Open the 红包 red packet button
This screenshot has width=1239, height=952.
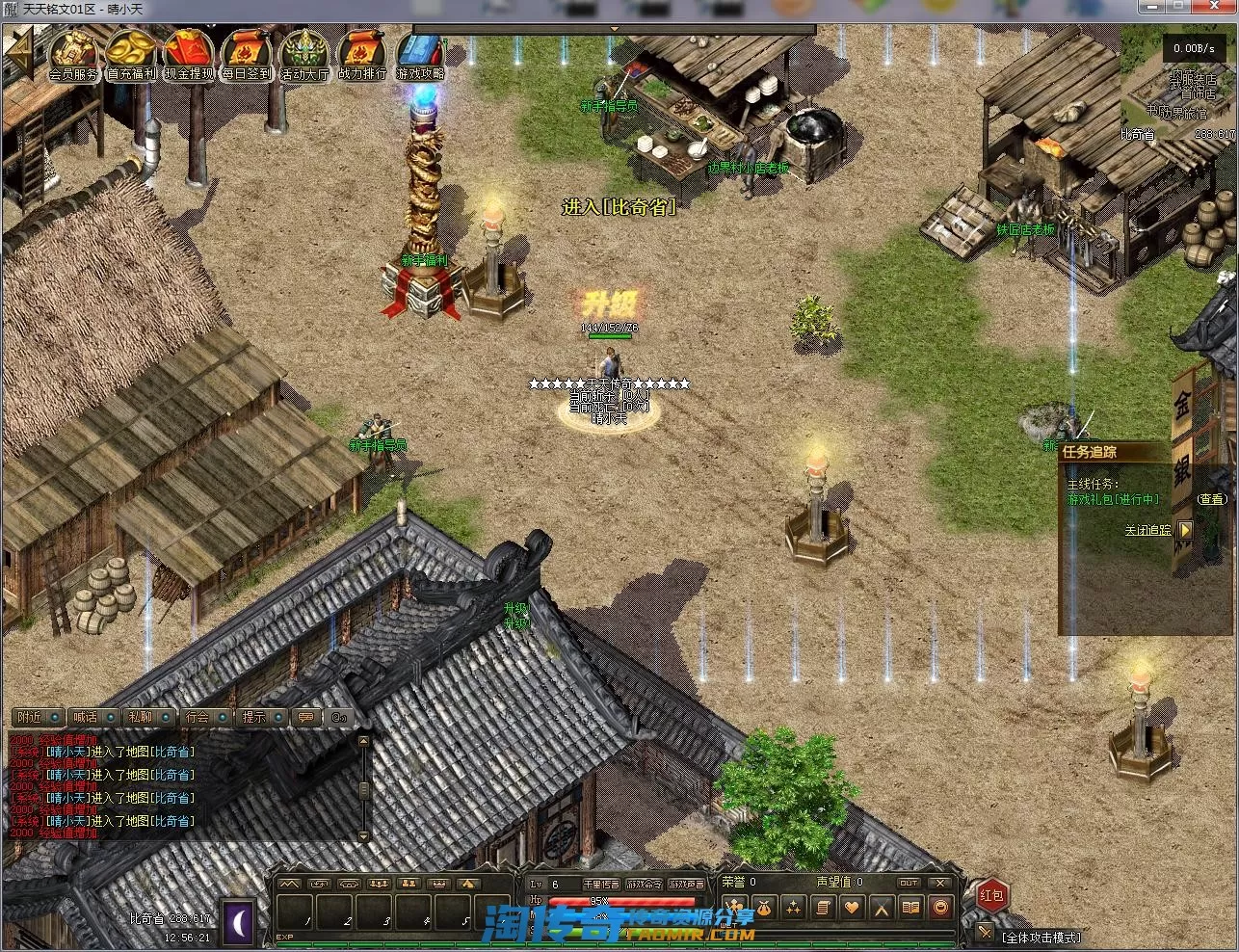[991, 895]
